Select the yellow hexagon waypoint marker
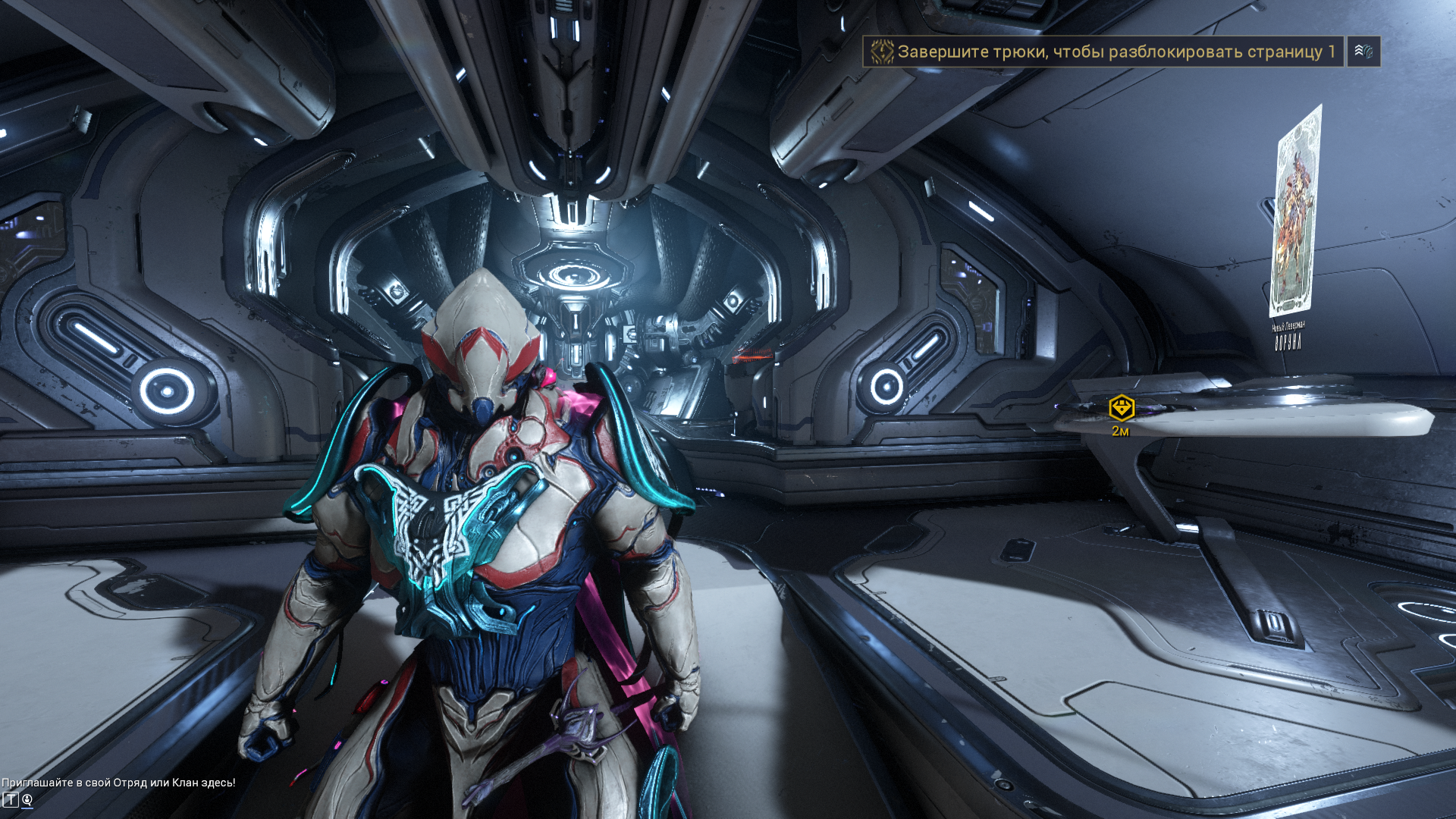This screenshot has width=1456, height=819. point(1121,408)
